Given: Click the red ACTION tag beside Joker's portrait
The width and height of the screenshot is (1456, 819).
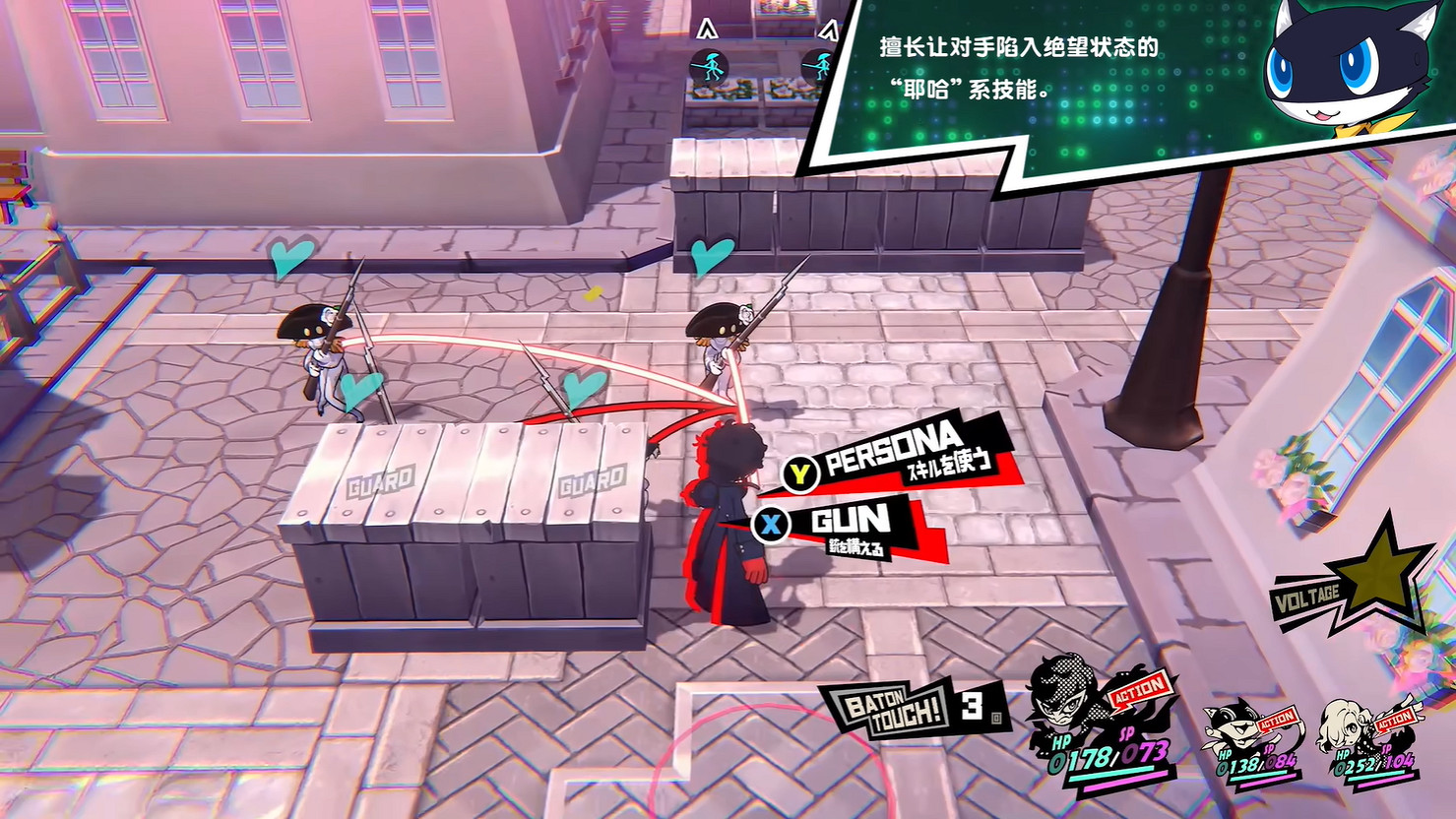Looking at the screenshot, I should (x=1139, y=687).
